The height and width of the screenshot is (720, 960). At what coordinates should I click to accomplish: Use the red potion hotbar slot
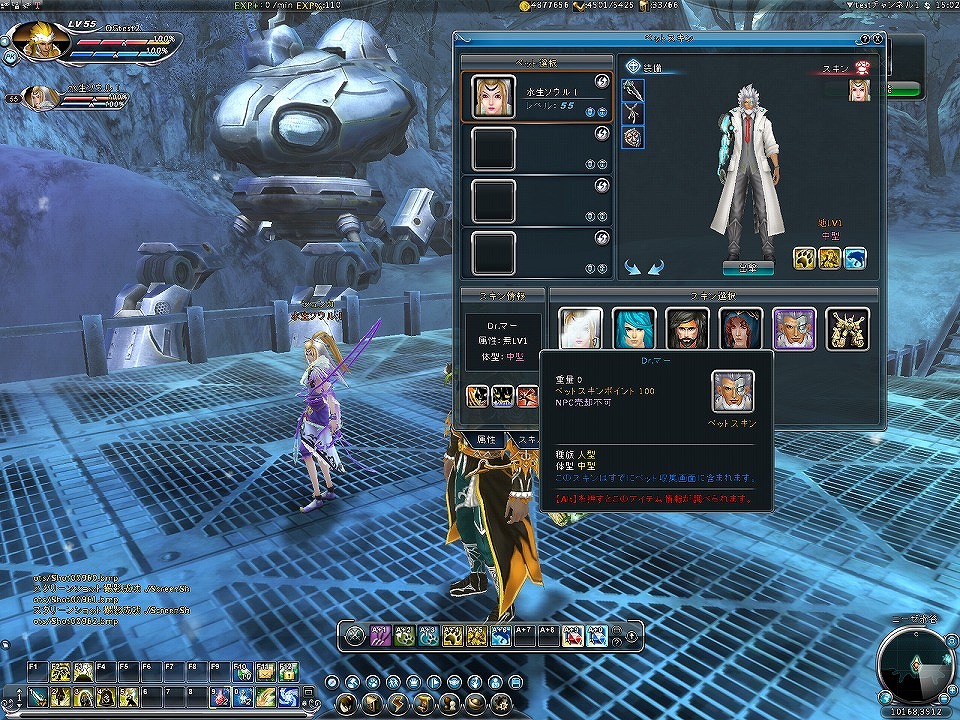coord(219,696)
